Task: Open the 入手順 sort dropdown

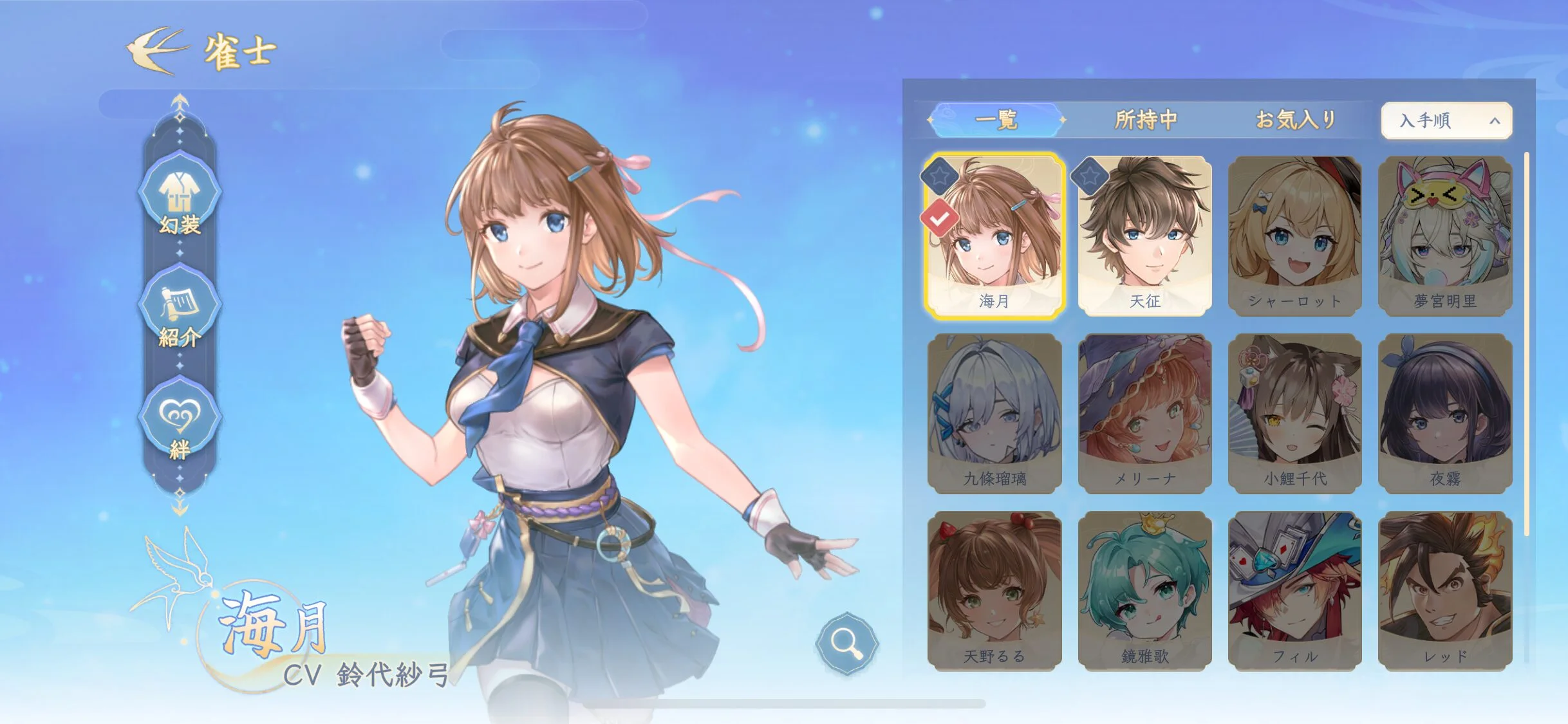Action: pyautogui.click(x=1446, y=120)
